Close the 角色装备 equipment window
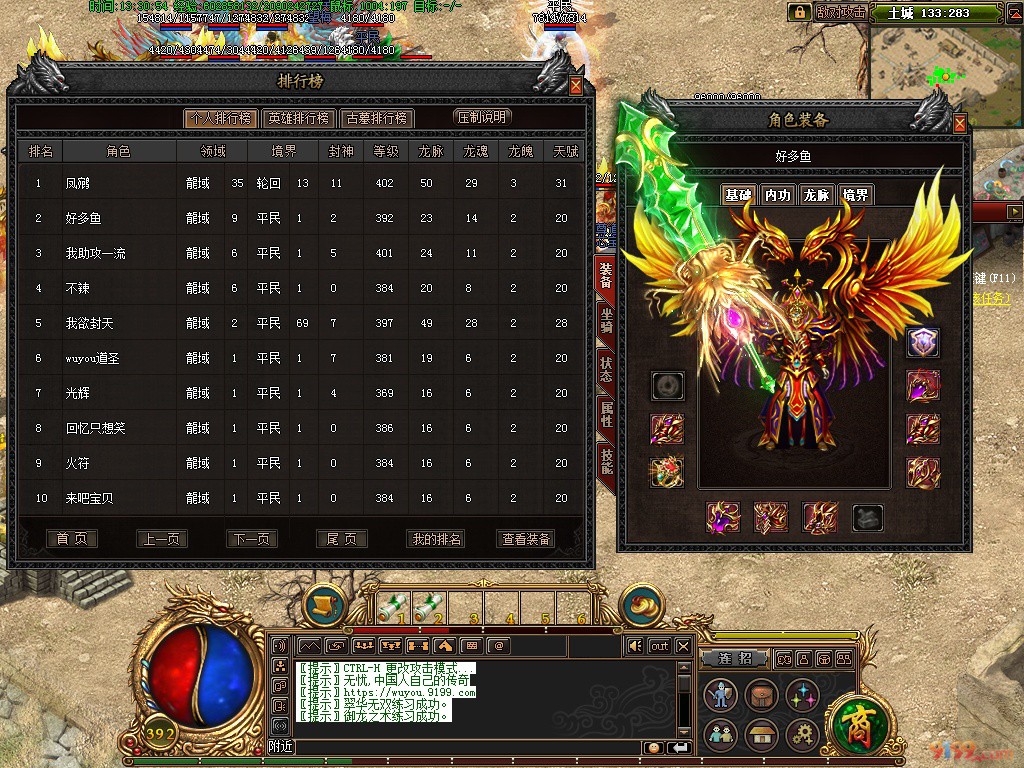Image resolution: width=1024 pixels, height=768 pixels. [960, 124]
